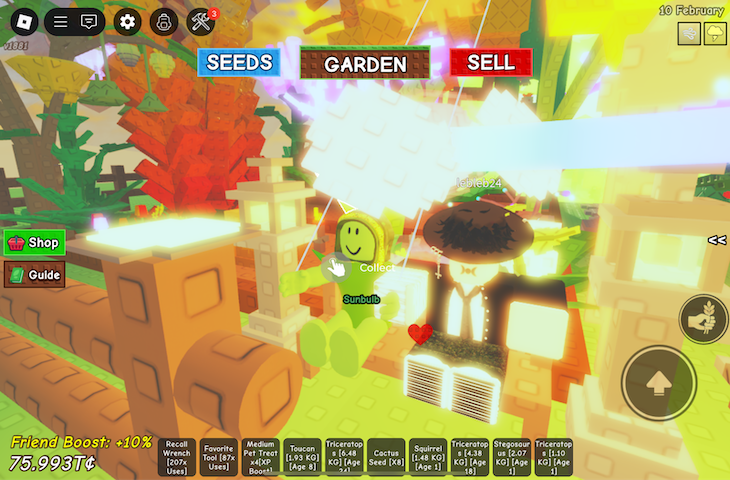Click the crossed hammer and wrench icon
The image size is (730, 480).
[201, 21]
